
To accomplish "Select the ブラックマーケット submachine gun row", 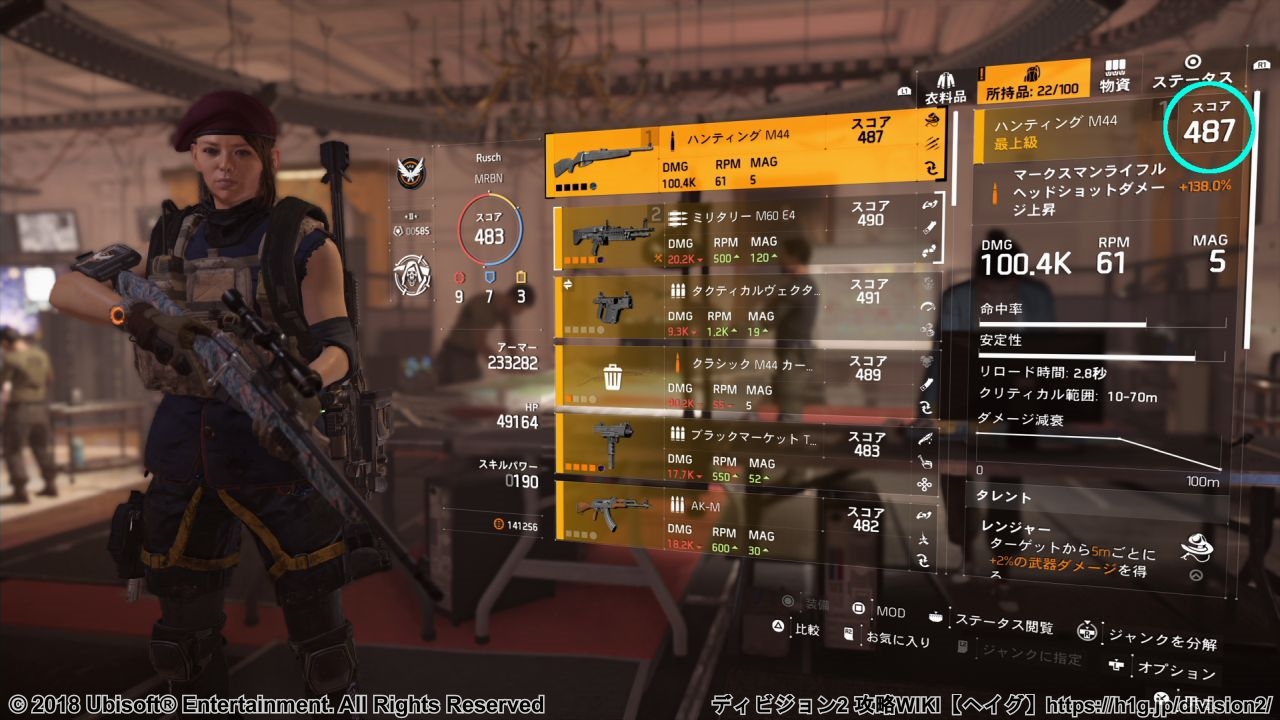I will pyautogui.click(x=734, y=445).
